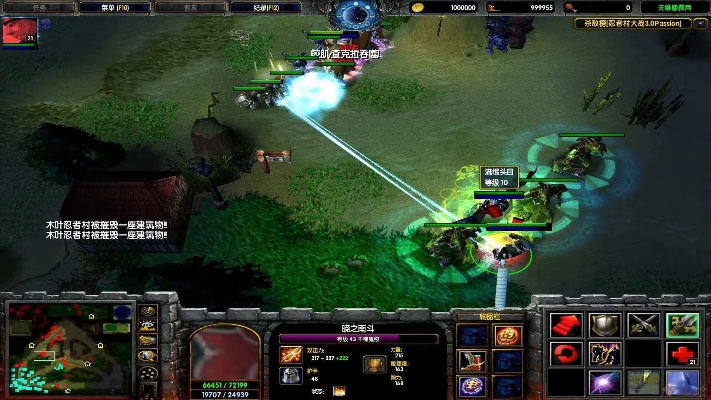Toggle the minimap signal ping button
Viewport: 711px width, 400px height.
(148, 311)
